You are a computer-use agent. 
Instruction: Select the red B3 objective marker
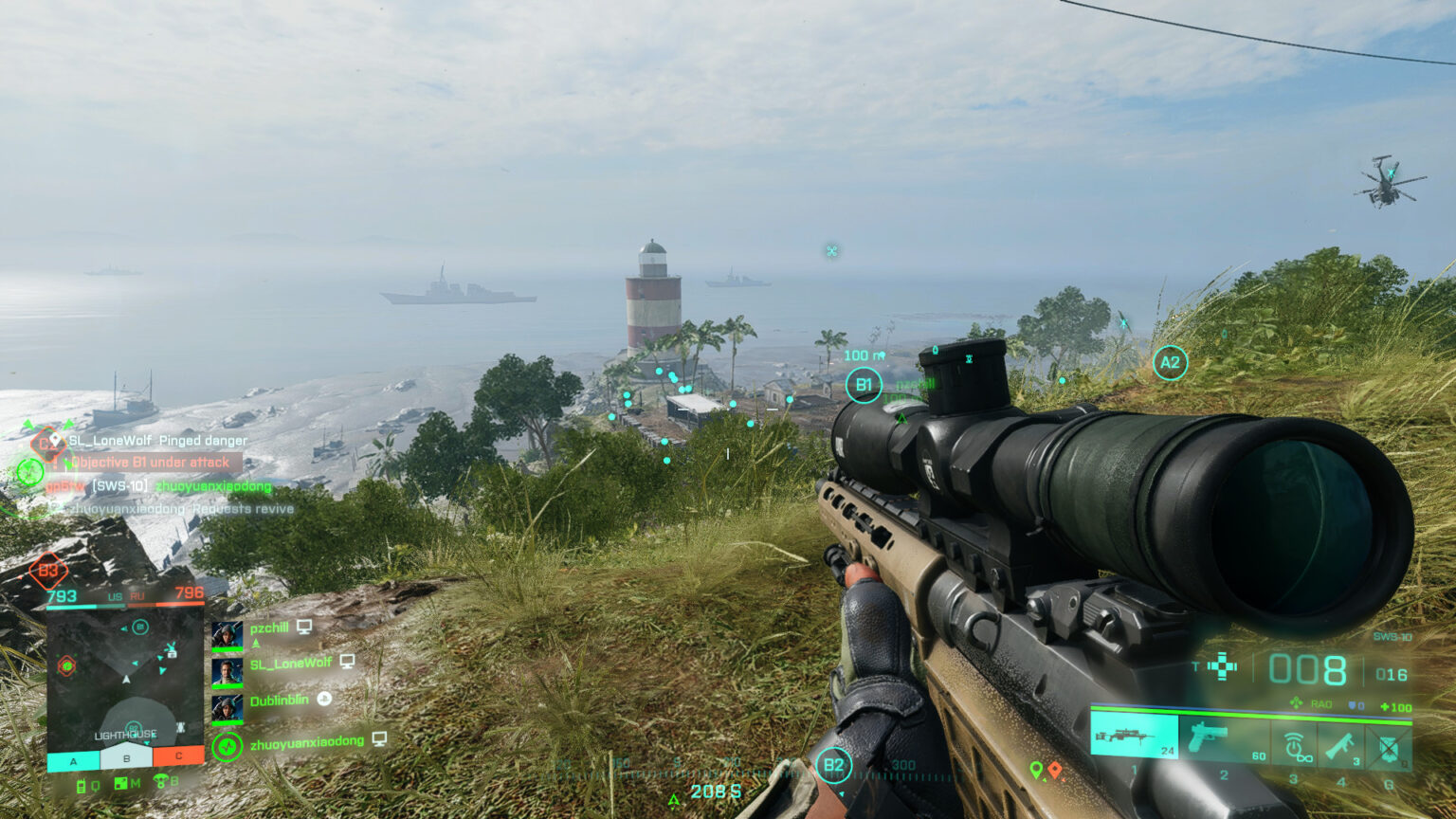click(47, 571)
